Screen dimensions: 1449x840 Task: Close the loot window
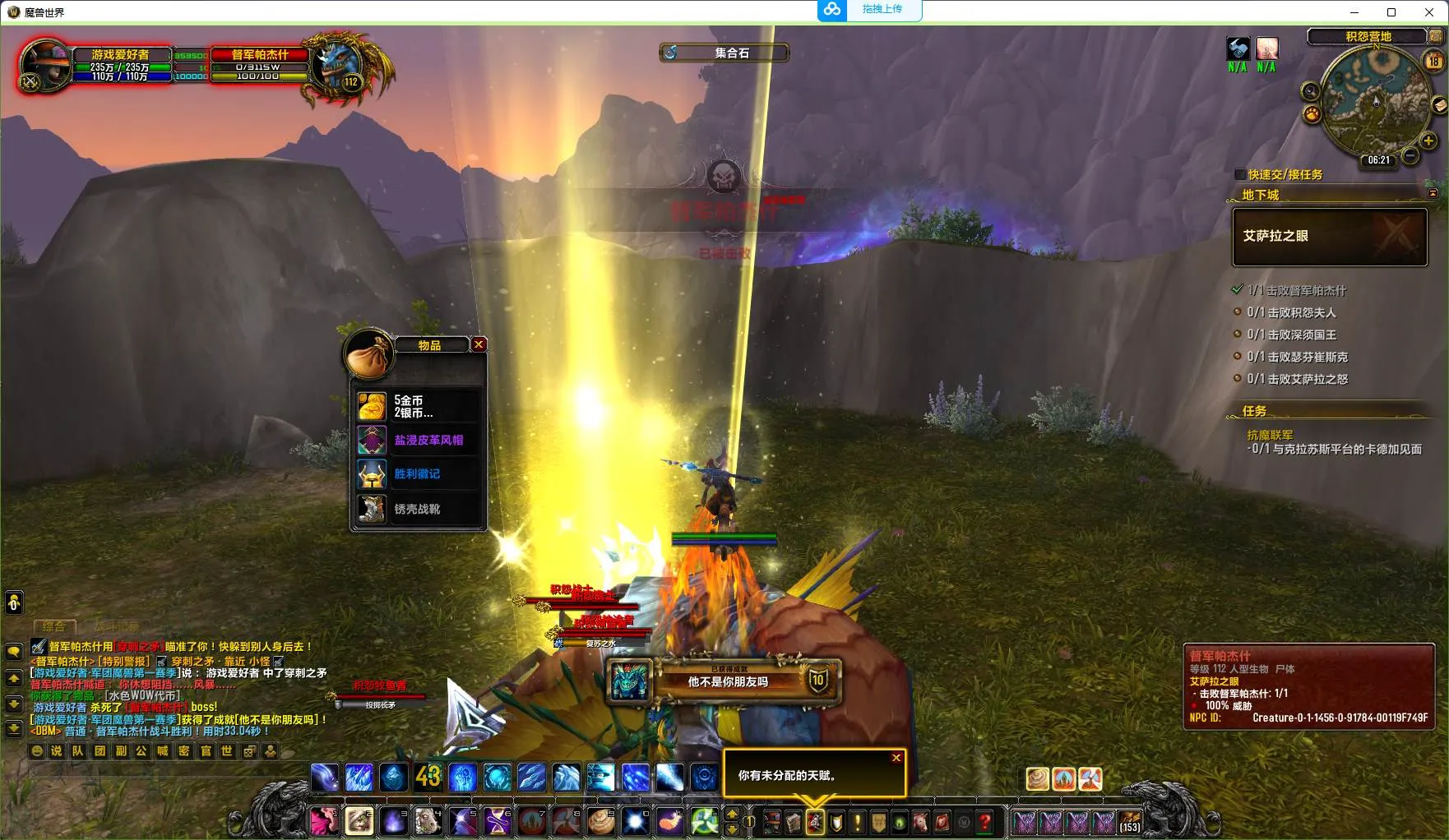(x=479, y=344)
